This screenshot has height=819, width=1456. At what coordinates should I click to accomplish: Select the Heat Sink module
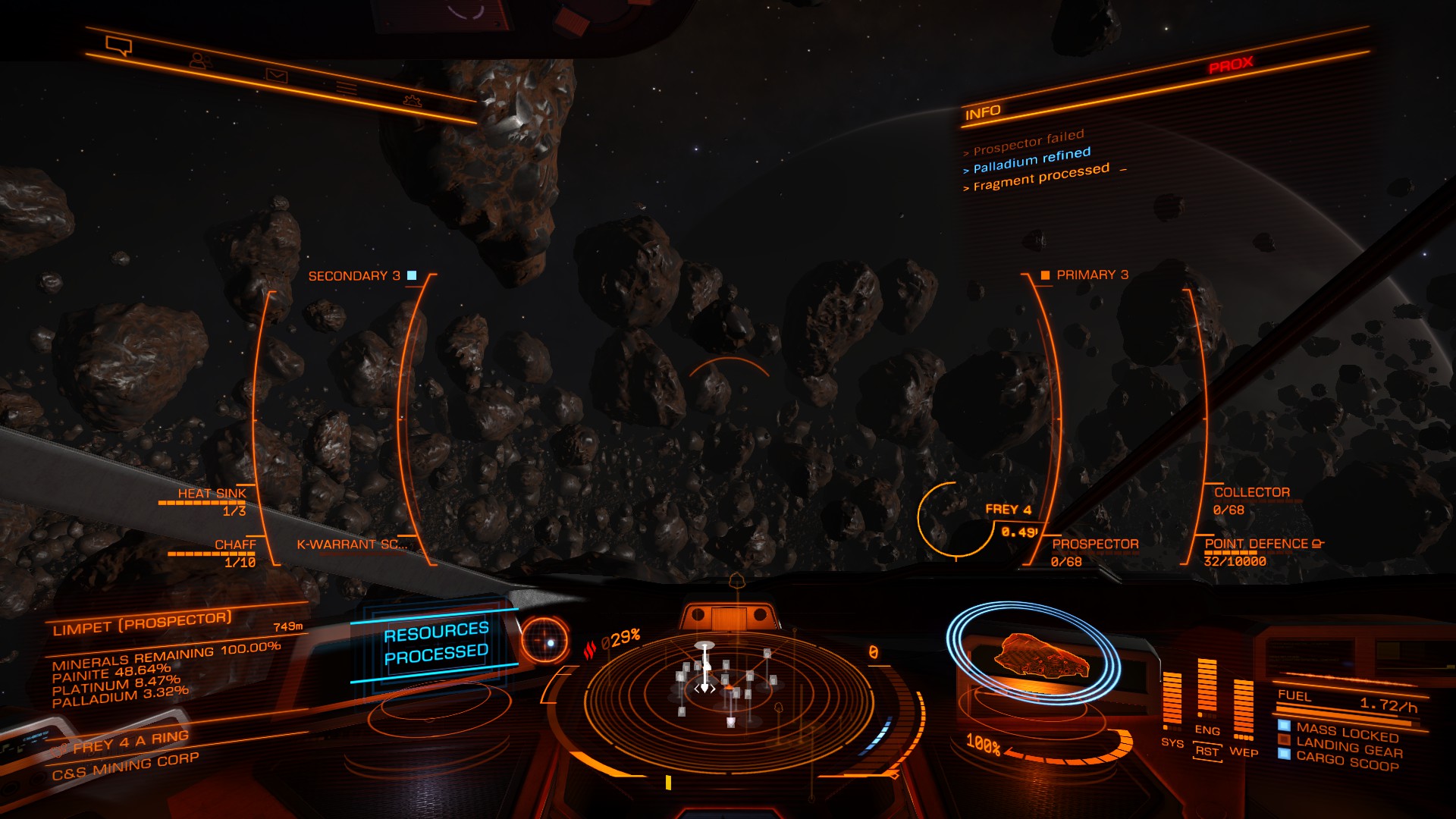212,494
